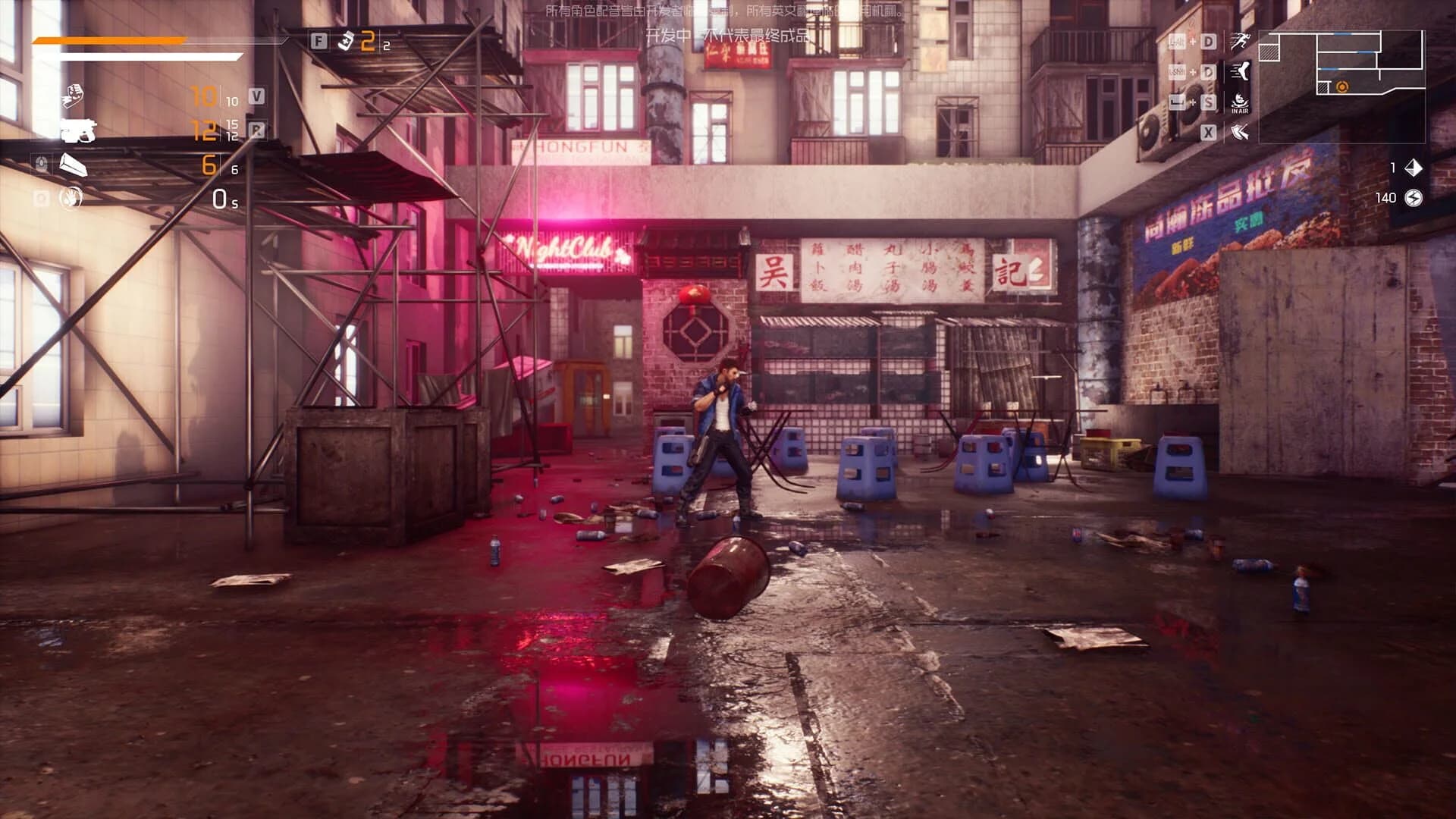
Task: Click the dash kick move icon
Action: click(x=1240, y=72)
